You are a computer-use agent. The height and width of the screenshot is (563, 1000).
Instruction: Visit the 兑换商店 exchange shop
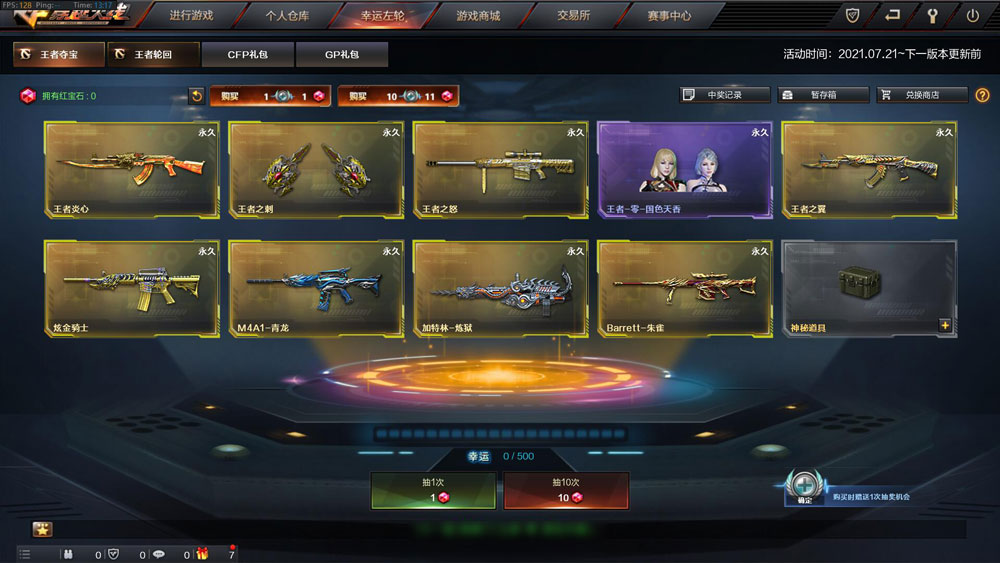click(x=922, y=95)
